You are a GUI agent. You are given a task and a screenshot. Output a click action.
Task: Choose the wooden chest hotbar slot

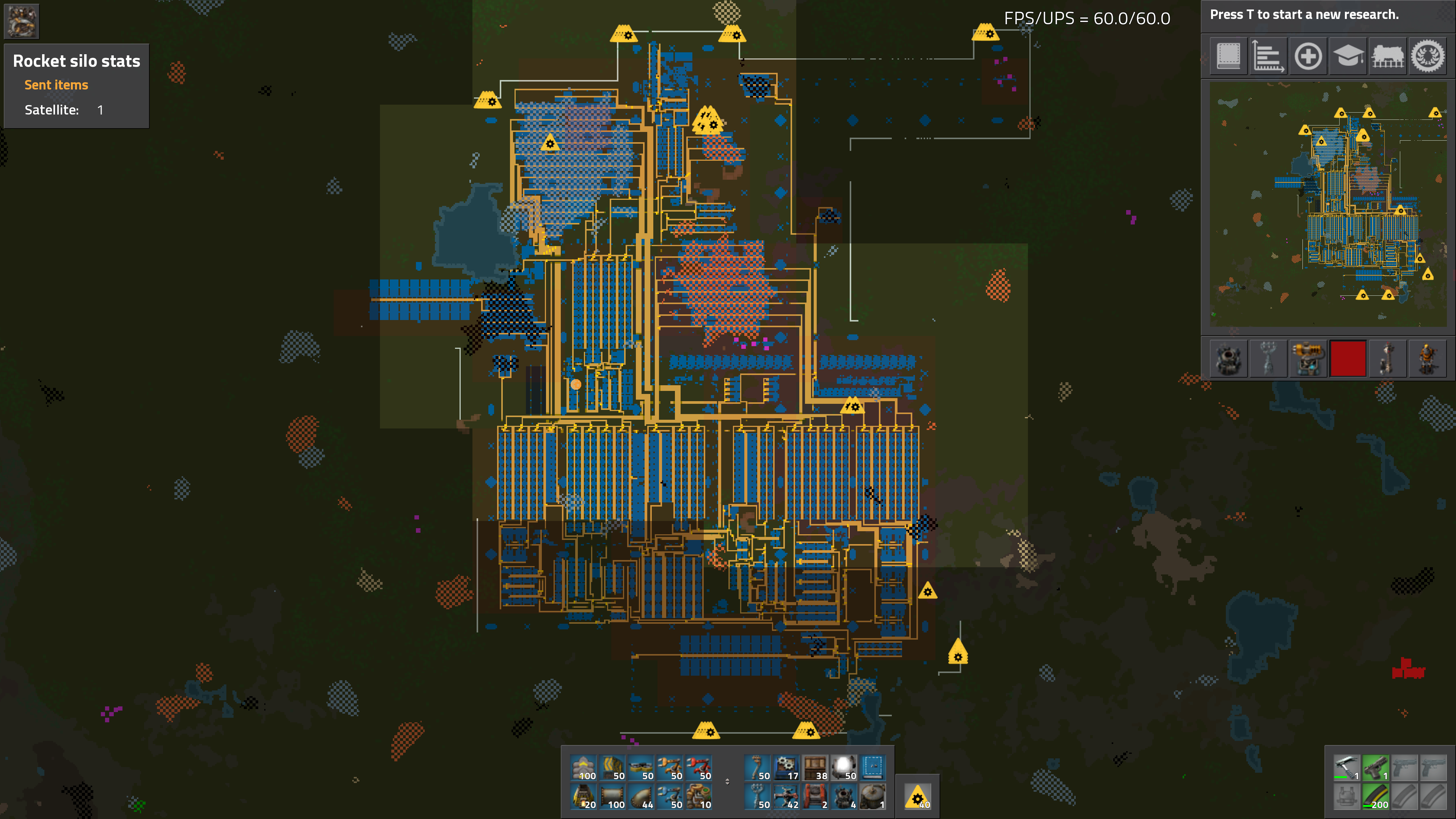tap(815, 768)
